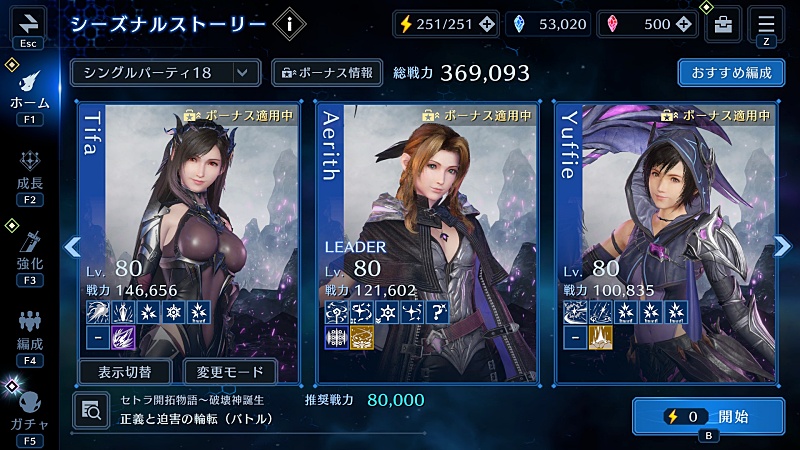
Task: Add red crystals with the plus button
Action: (x=683, y=24)
